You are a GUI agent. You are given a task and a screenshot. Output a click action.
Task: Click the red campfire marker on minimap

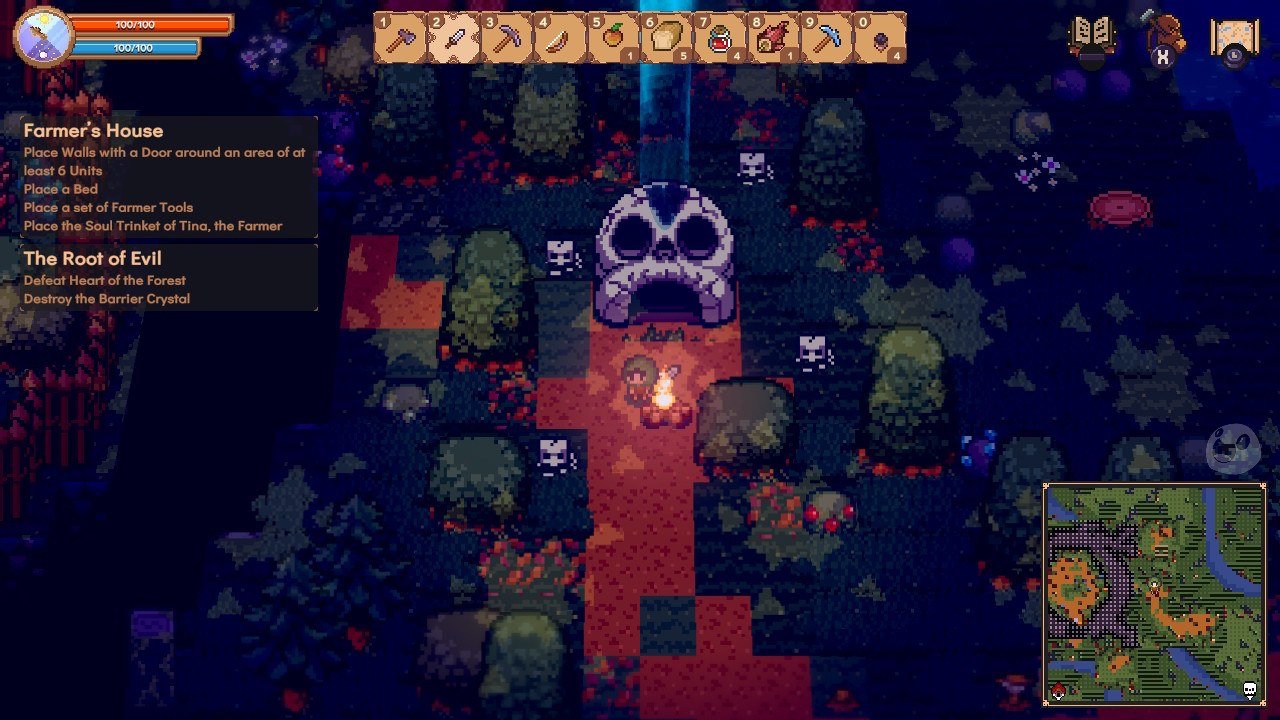pyautogui.click(x=1058, y=692)
